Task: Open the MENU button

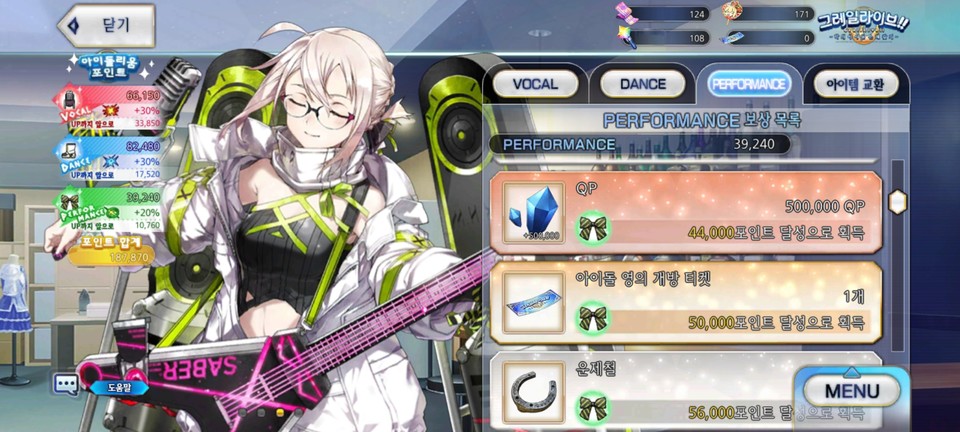Action: pos(852,391)
